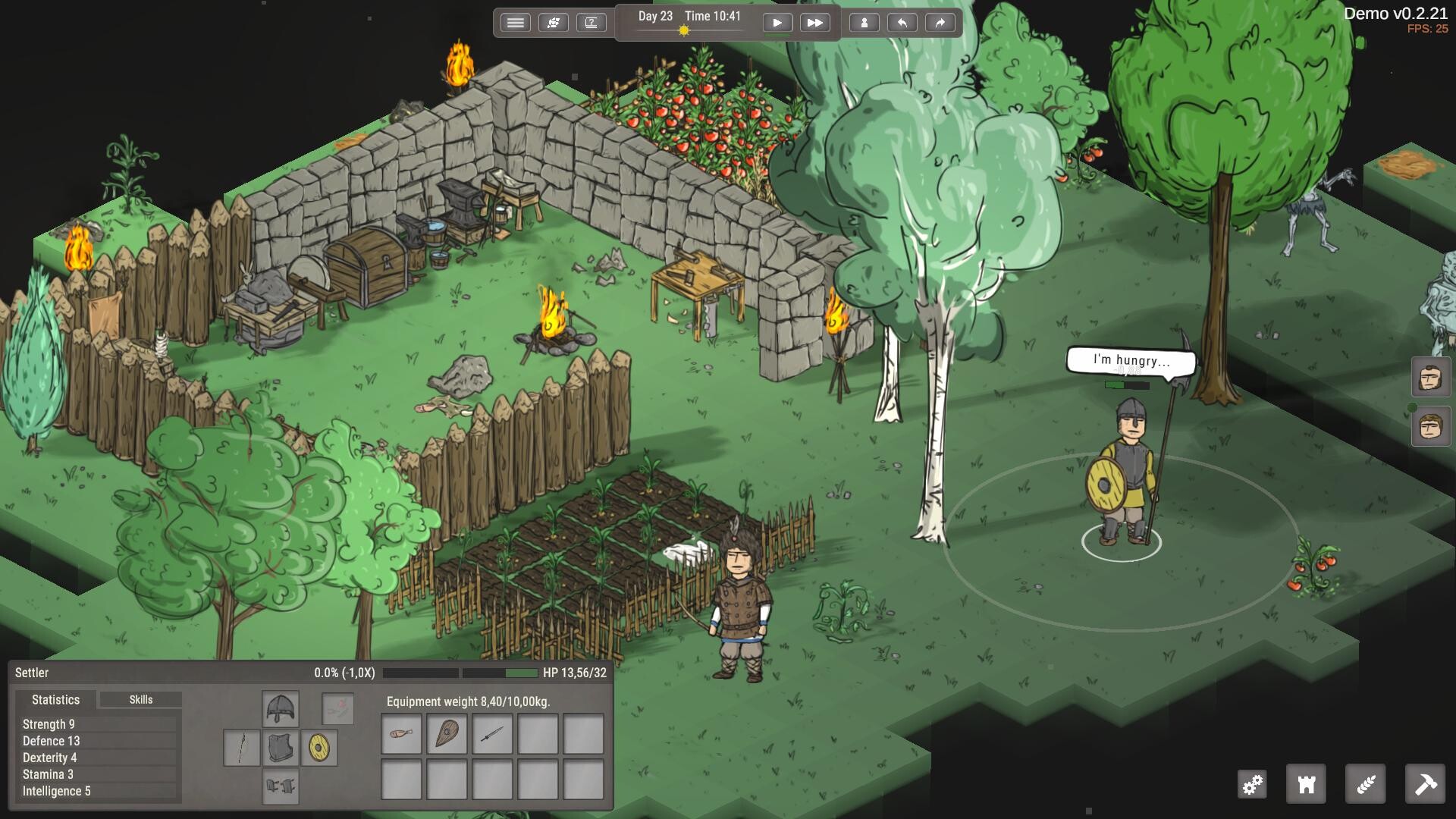
Task: Open the hamburger main menu
Action: coord(515,23)
